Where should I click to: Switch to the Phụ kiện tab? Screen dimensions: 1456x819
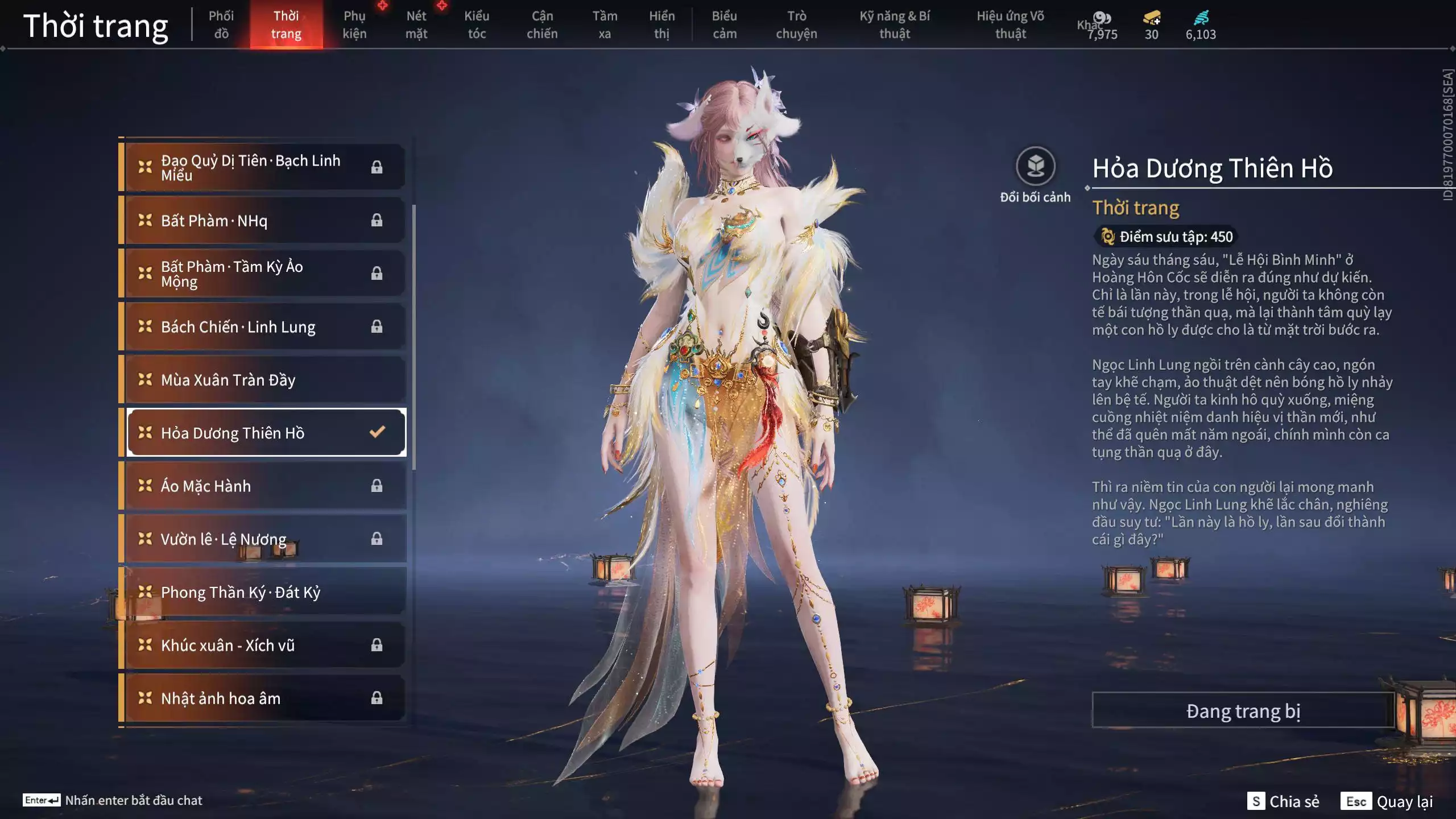click(355, 24)
